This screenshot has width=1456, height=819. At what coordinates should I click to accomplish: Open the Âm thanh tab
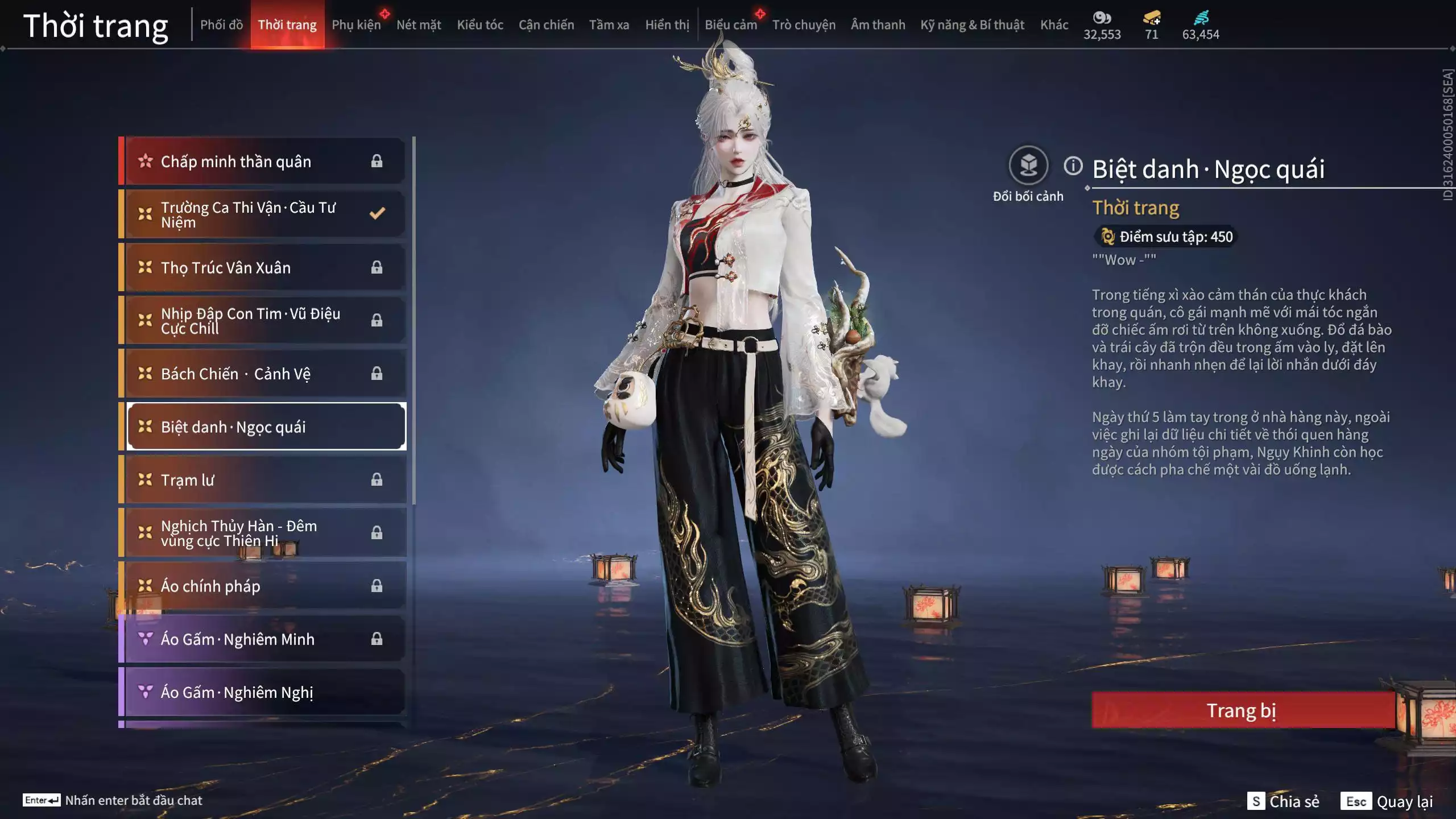point(878,25)
